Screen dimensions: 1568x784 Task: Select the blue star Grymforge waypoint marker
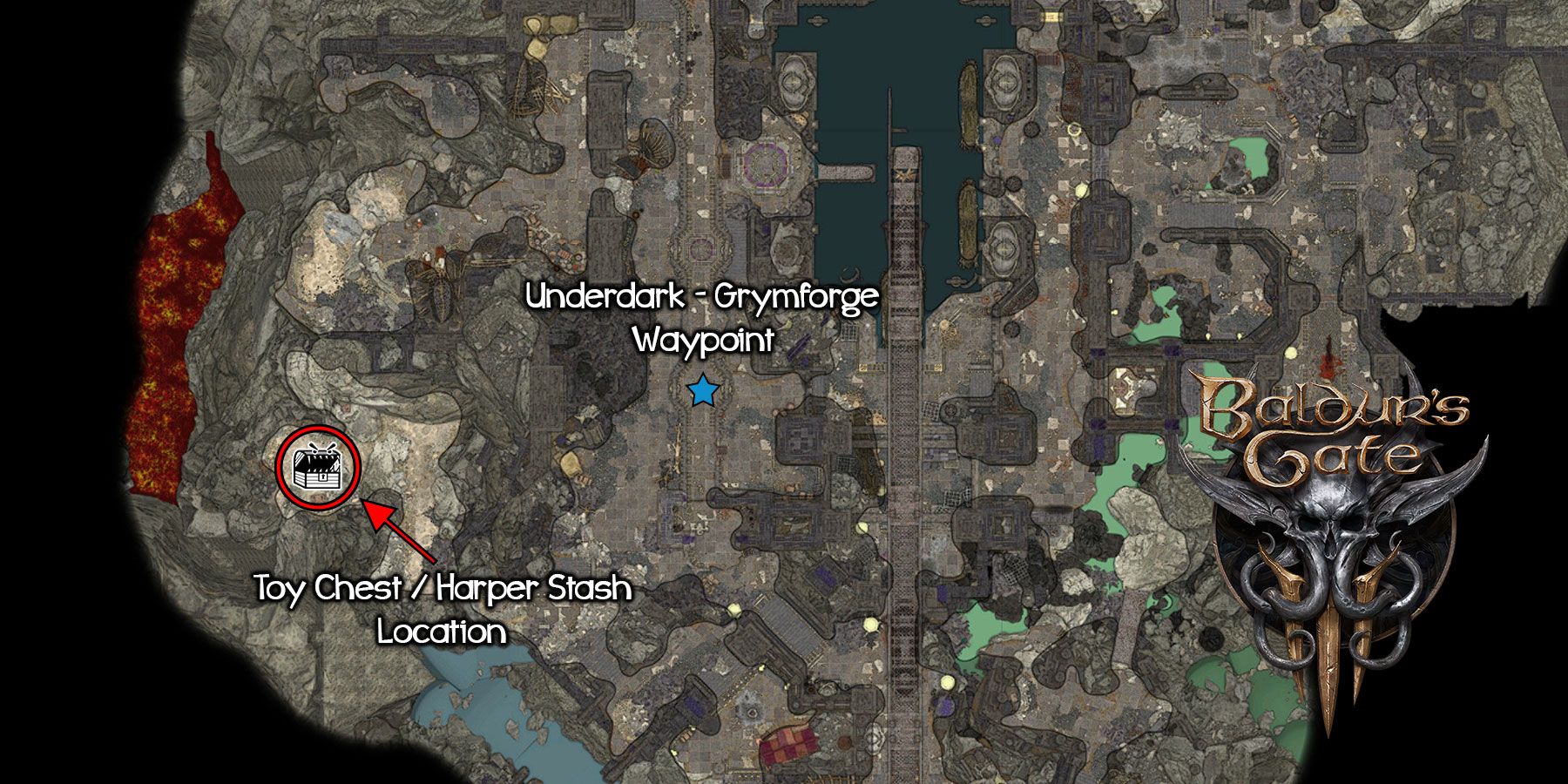point(702,392)
